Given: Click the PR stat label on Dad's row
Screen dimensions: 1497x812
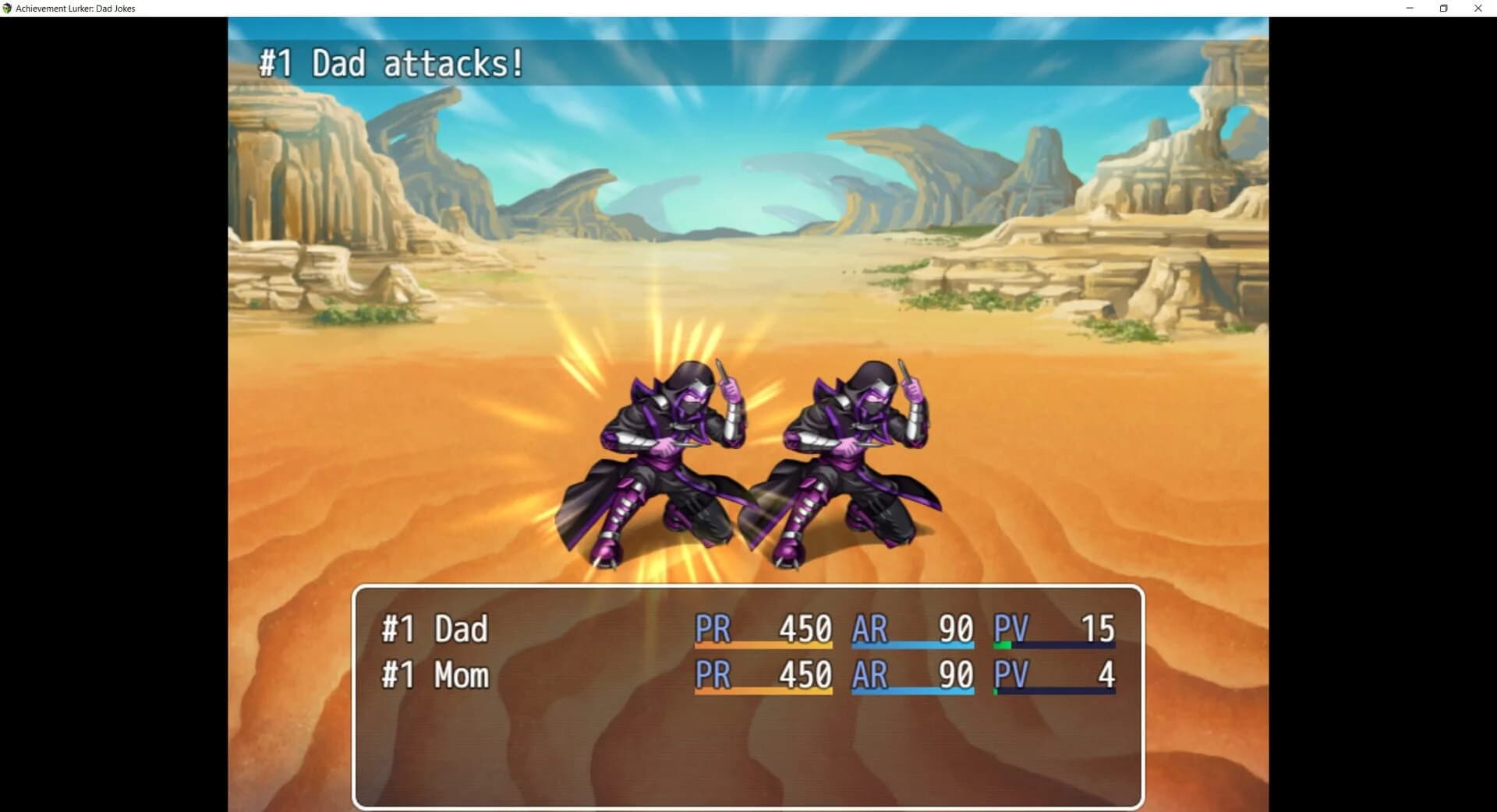Looking at the screenshot, I should tap(713, 628).
